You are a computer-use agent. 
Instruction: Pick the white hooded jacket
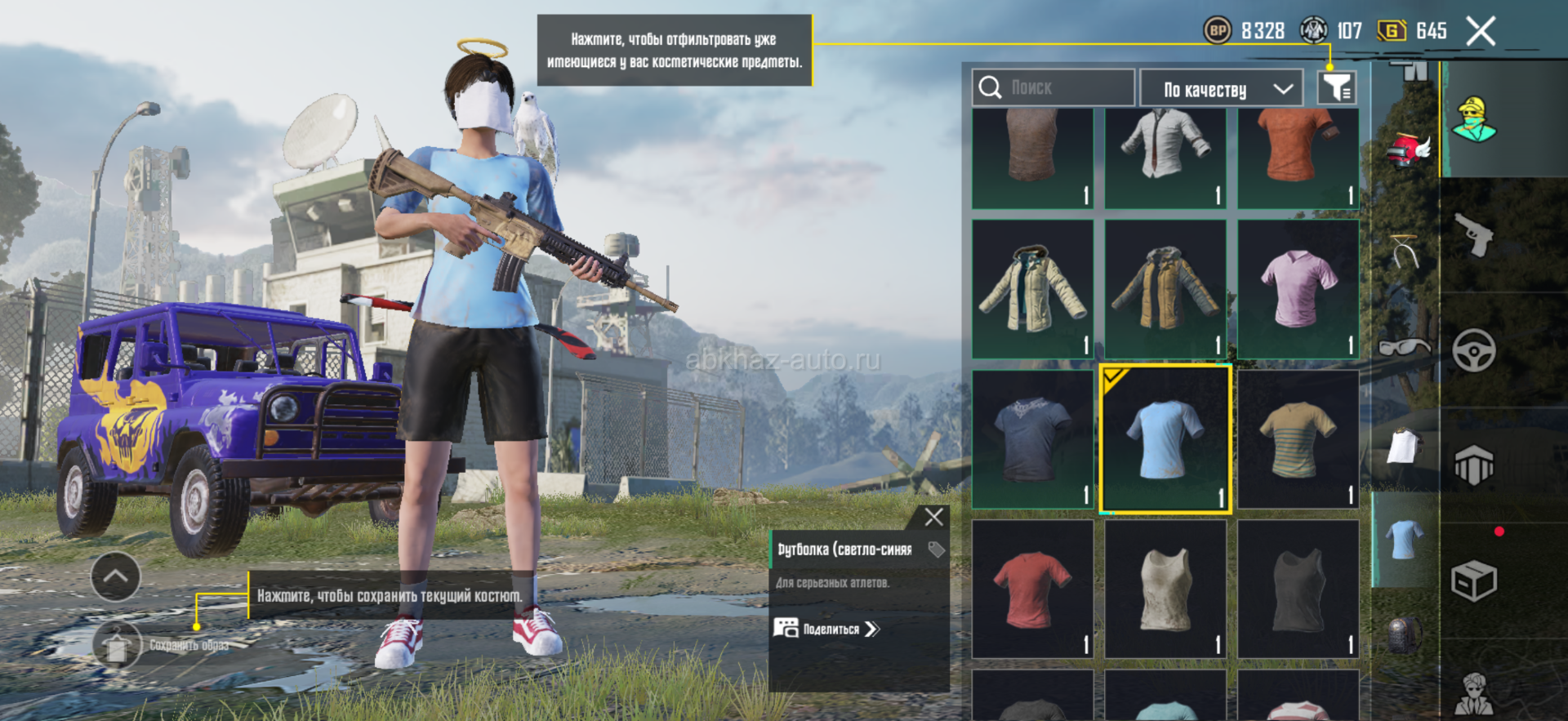tap(1032, 289)
